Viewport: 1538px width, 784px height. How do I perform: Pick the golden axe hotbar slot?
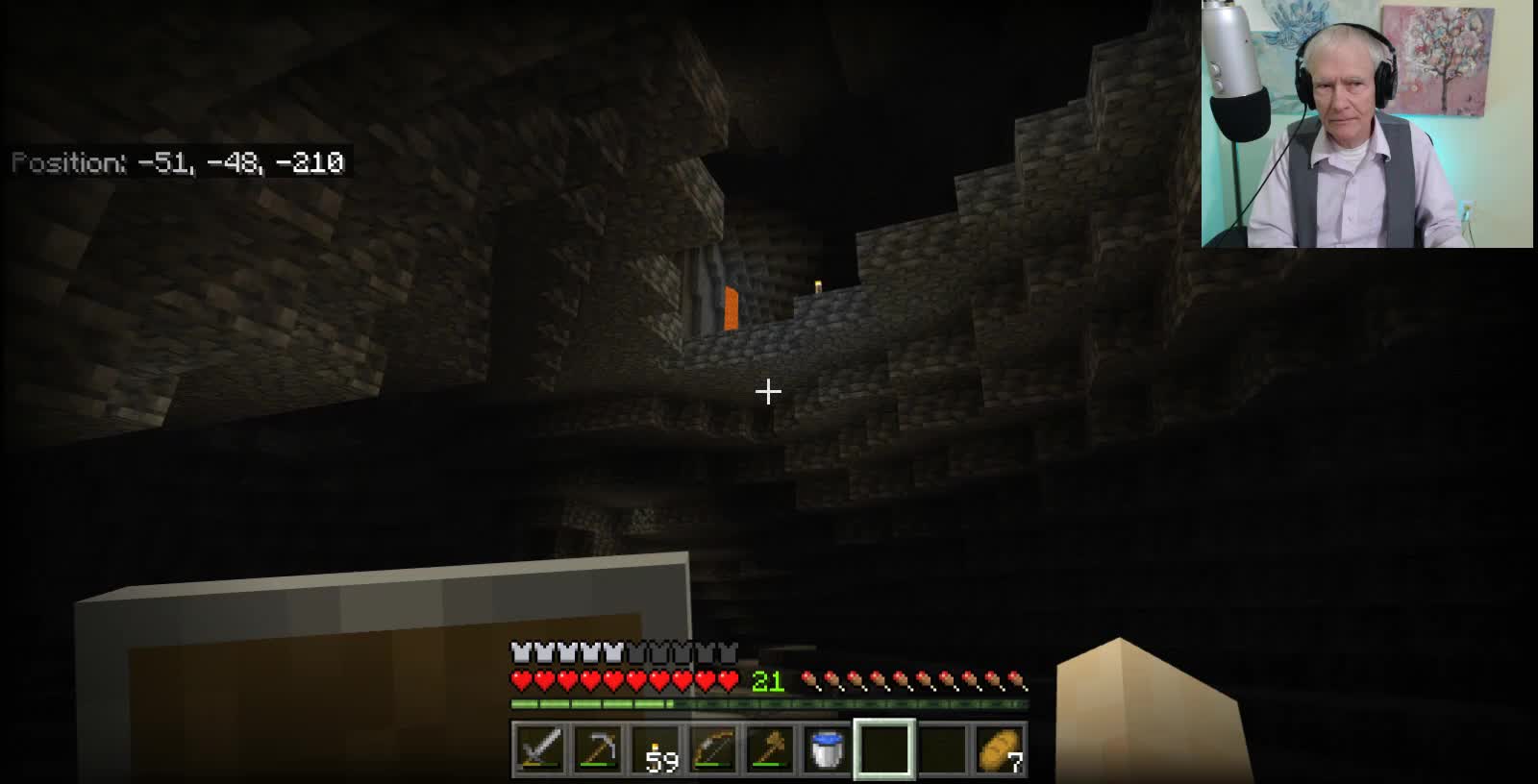click(770, 748)
